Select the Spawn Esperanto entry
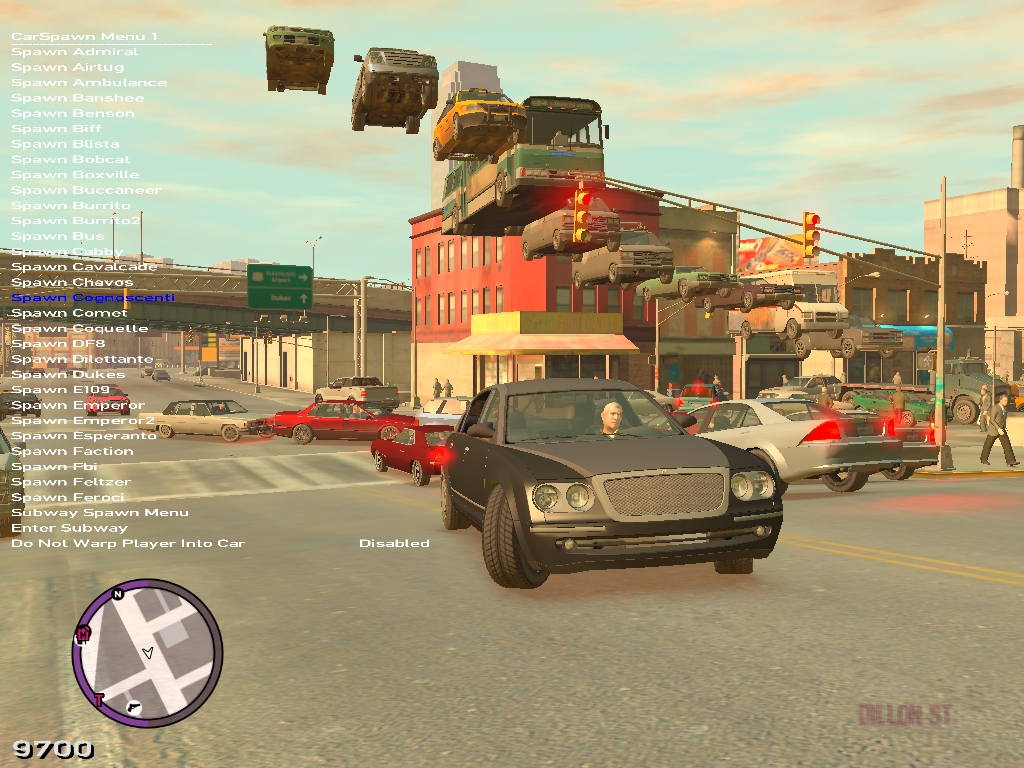1024x768 pixels. click(x=84, y=436)
